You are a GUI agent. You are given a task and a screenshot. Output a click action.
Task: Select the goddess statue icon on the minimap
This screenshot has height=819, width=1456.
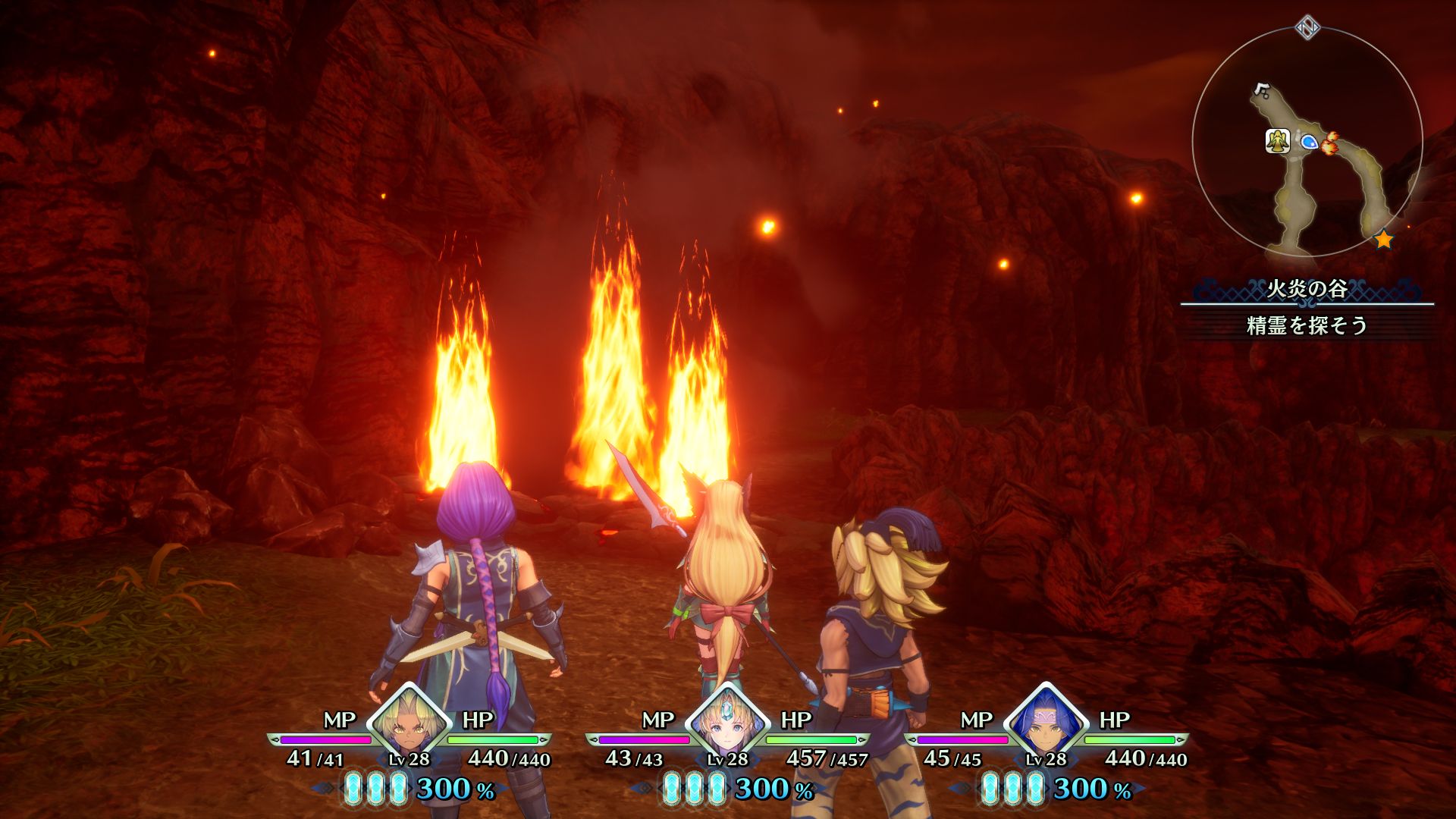coord(1278,141)
